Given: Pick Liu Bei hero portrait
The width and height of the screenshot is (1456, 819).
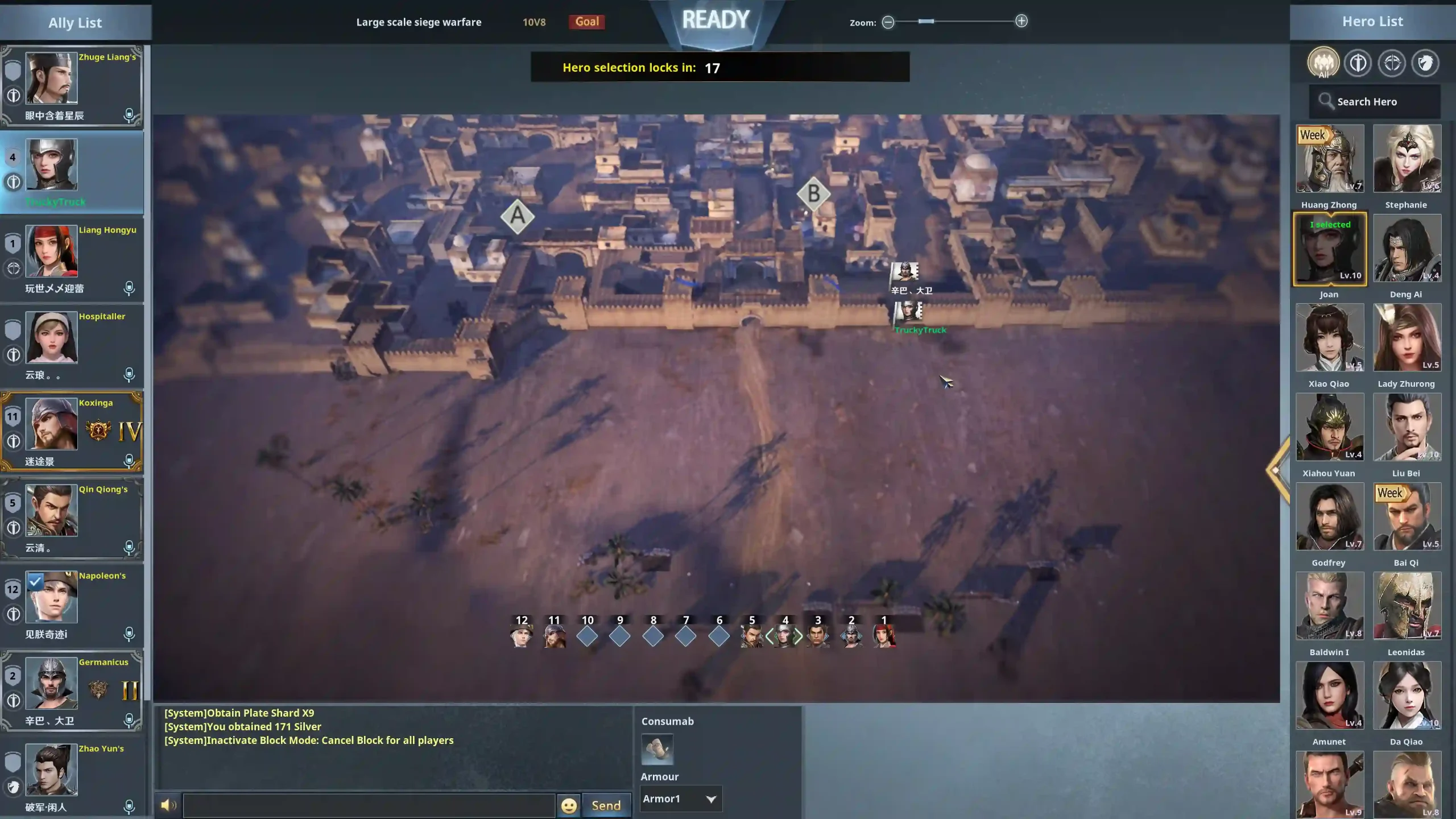Looking at the screenshot, I should (1407, 427).
